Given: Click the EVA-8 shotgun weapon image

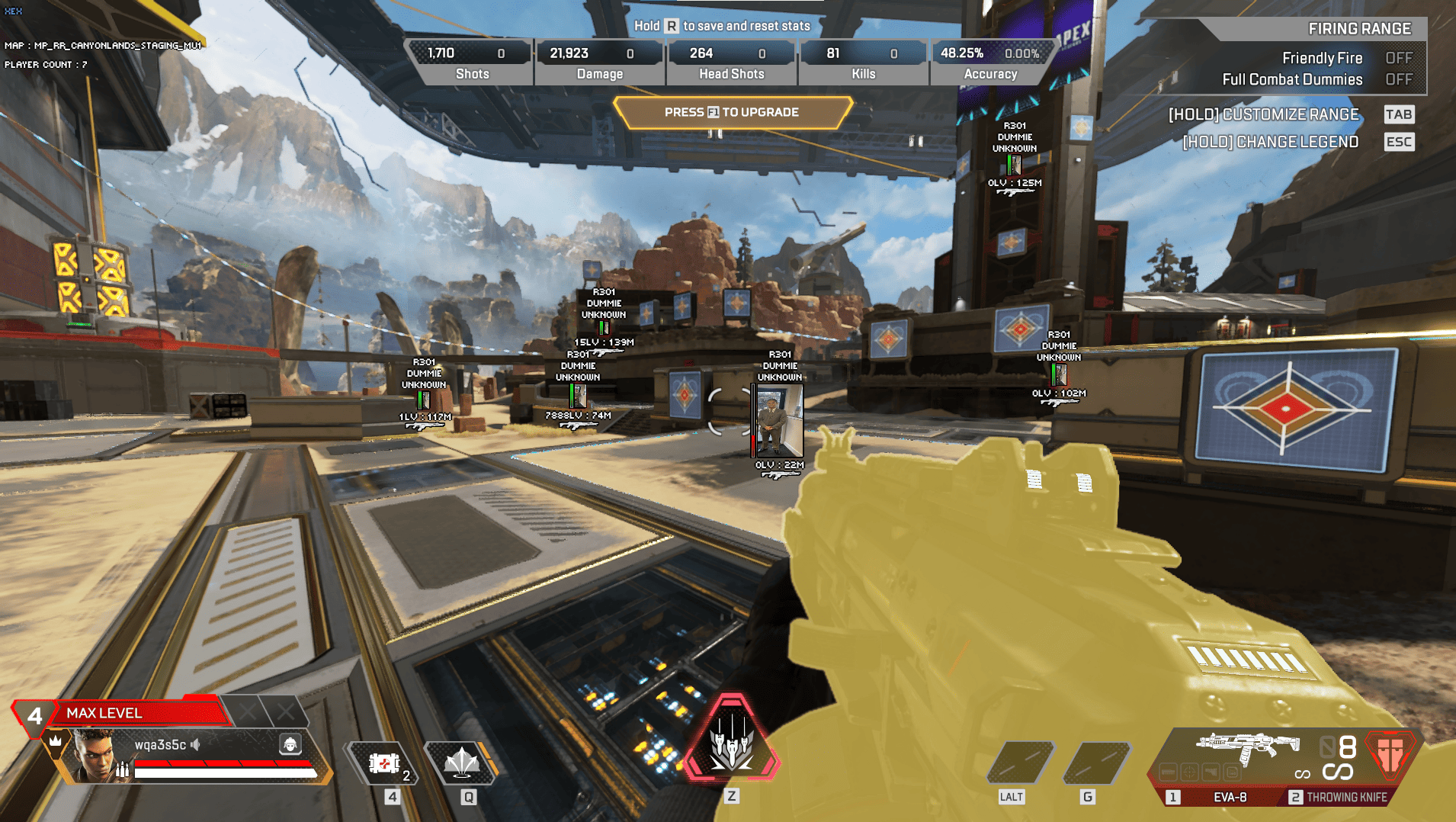Looking at the screenshot, I should [1247, 746].
